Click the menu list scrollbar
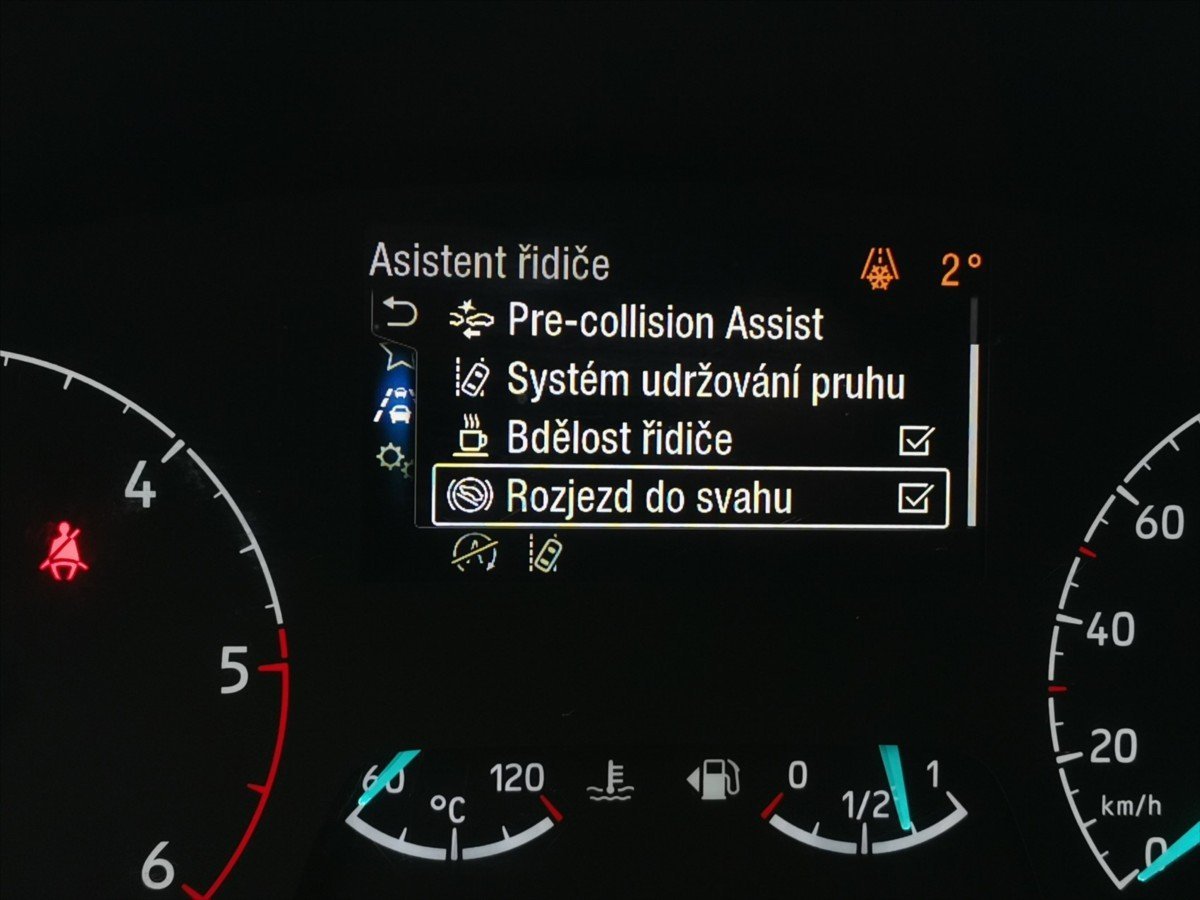This screenshot has height=900, width=1200. coord(972,430)
